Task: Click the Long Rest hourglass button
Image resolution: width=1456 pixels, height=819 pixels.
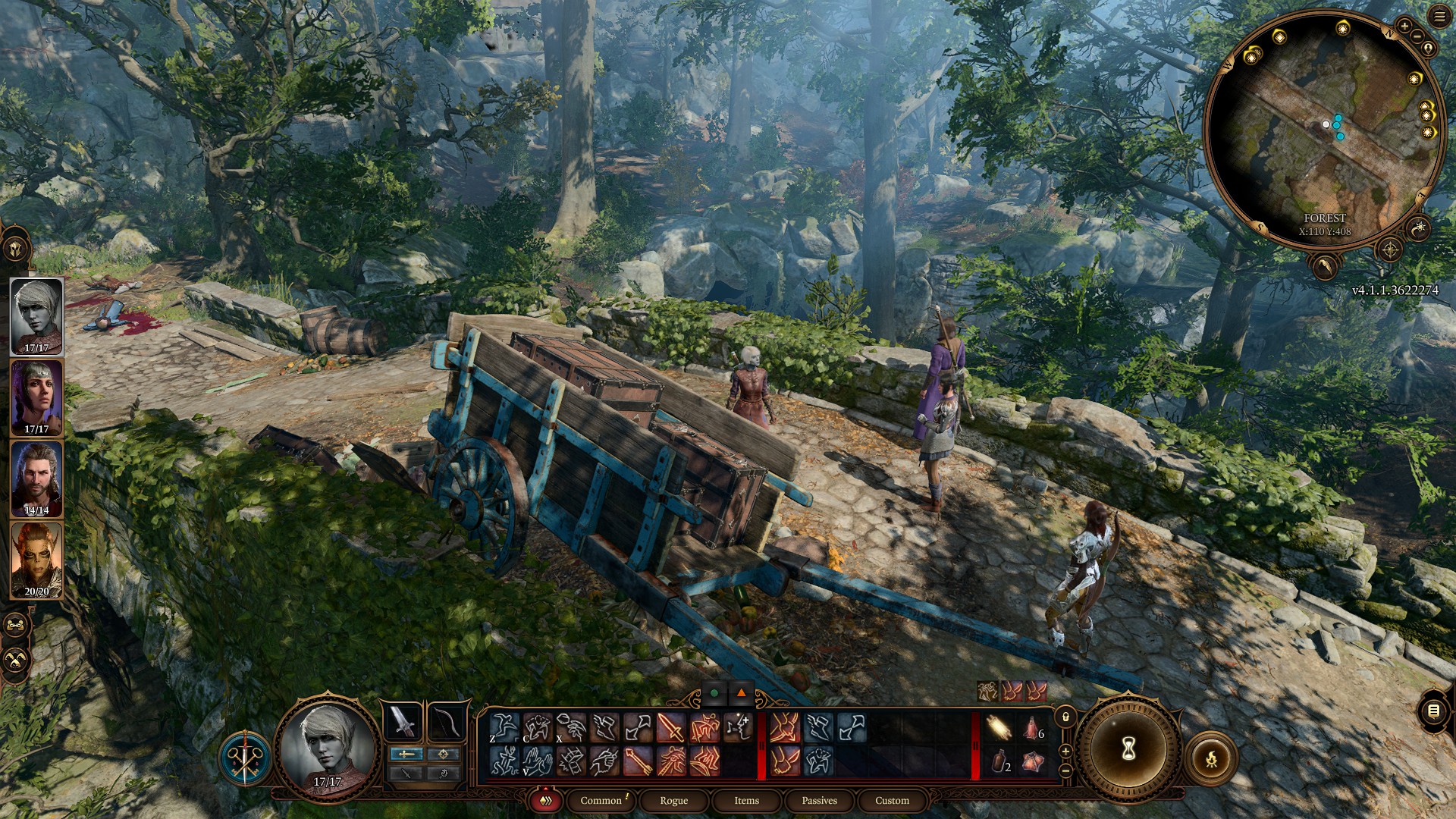Action: (1128, 748)
